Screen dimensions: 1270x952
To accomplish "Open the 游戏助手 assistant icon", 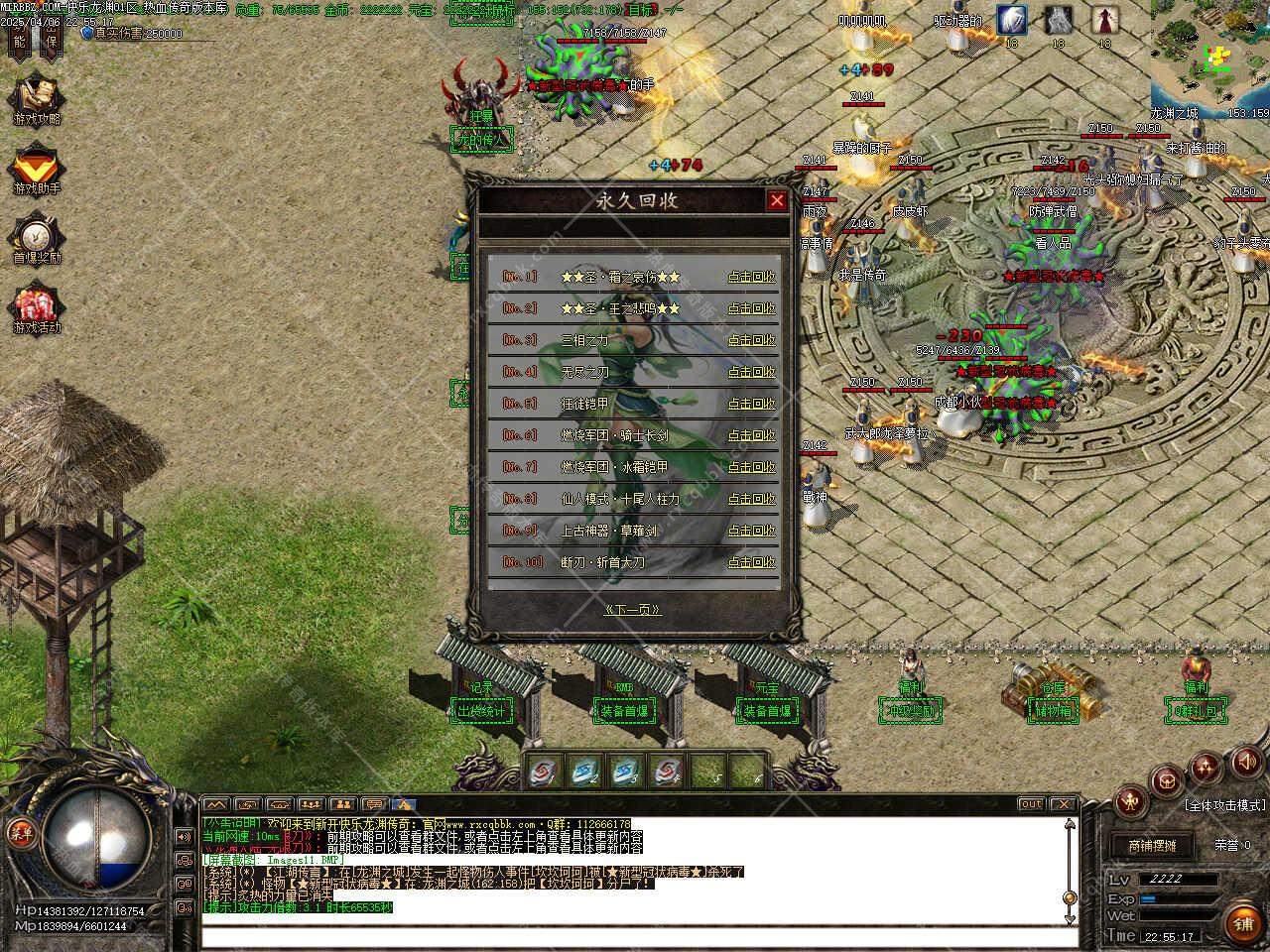I will (x=37, y=169).
